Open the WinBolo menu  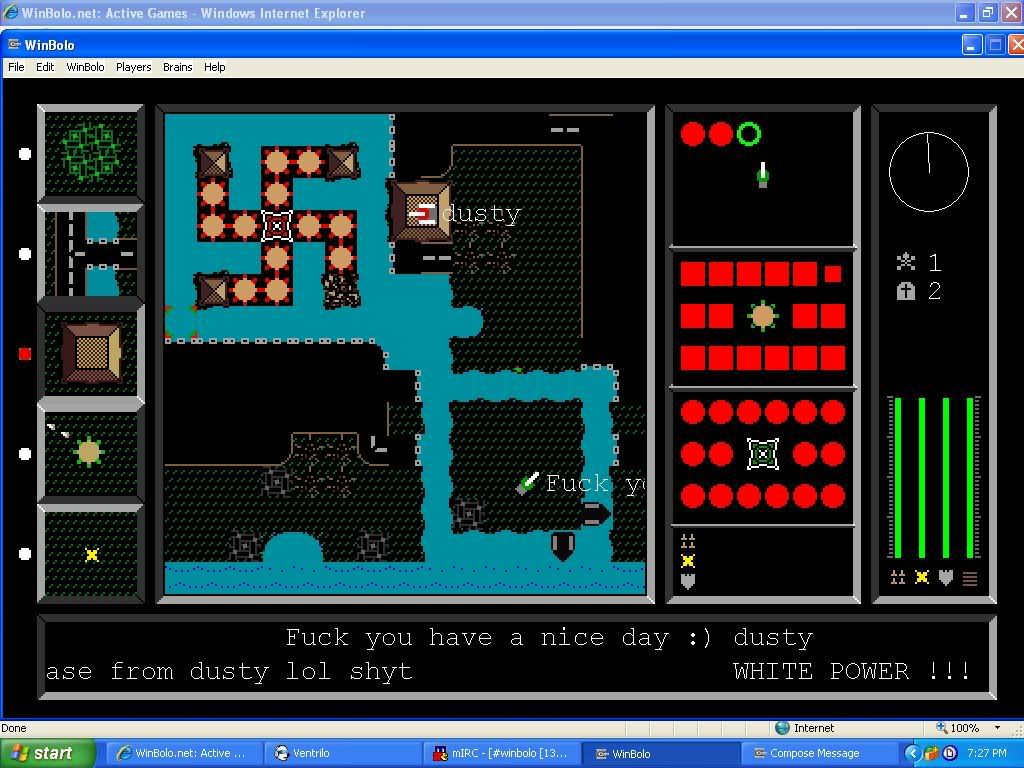85,67
